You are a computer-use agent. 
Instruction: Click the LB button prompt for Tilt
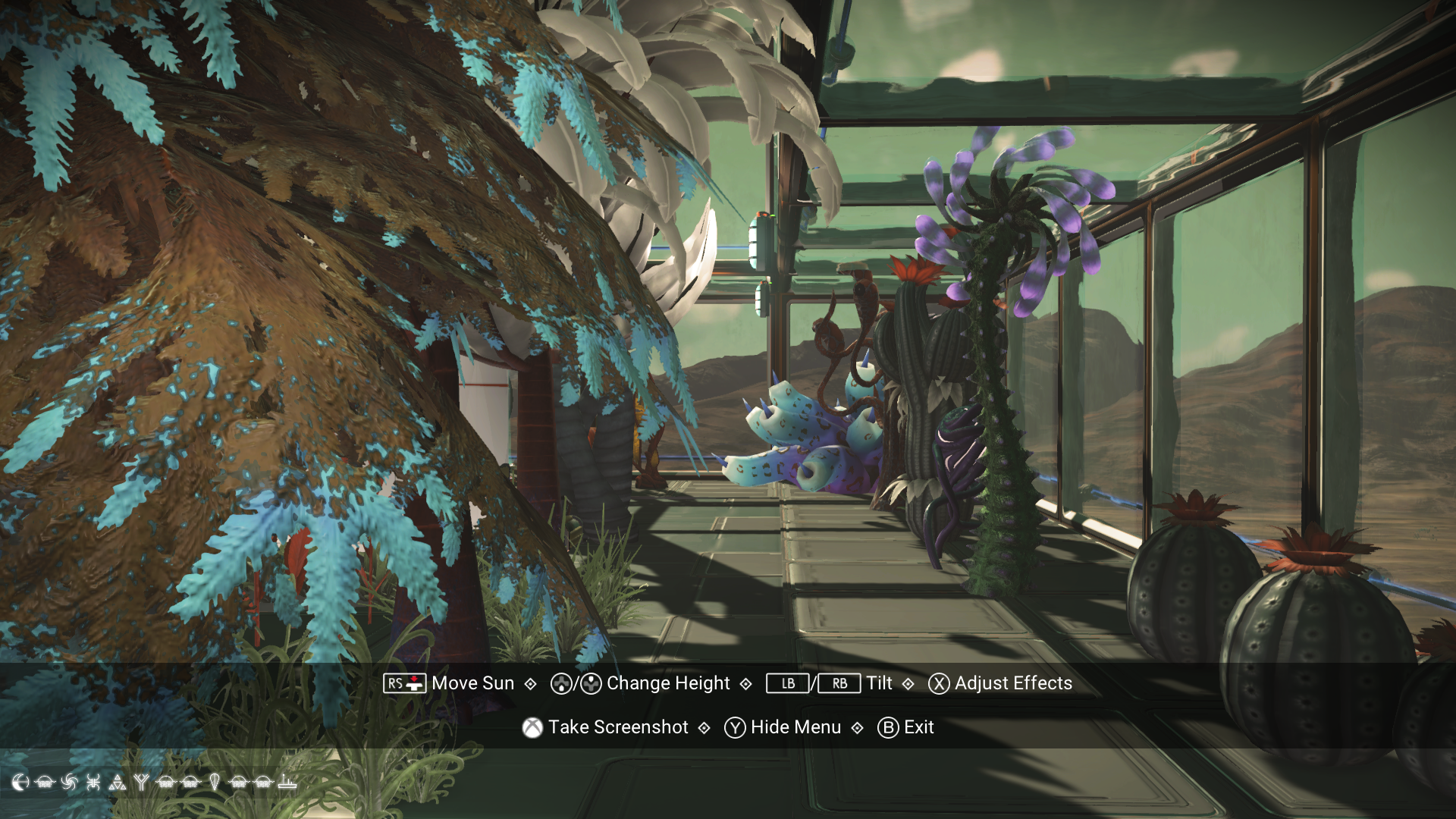point(787,683)
